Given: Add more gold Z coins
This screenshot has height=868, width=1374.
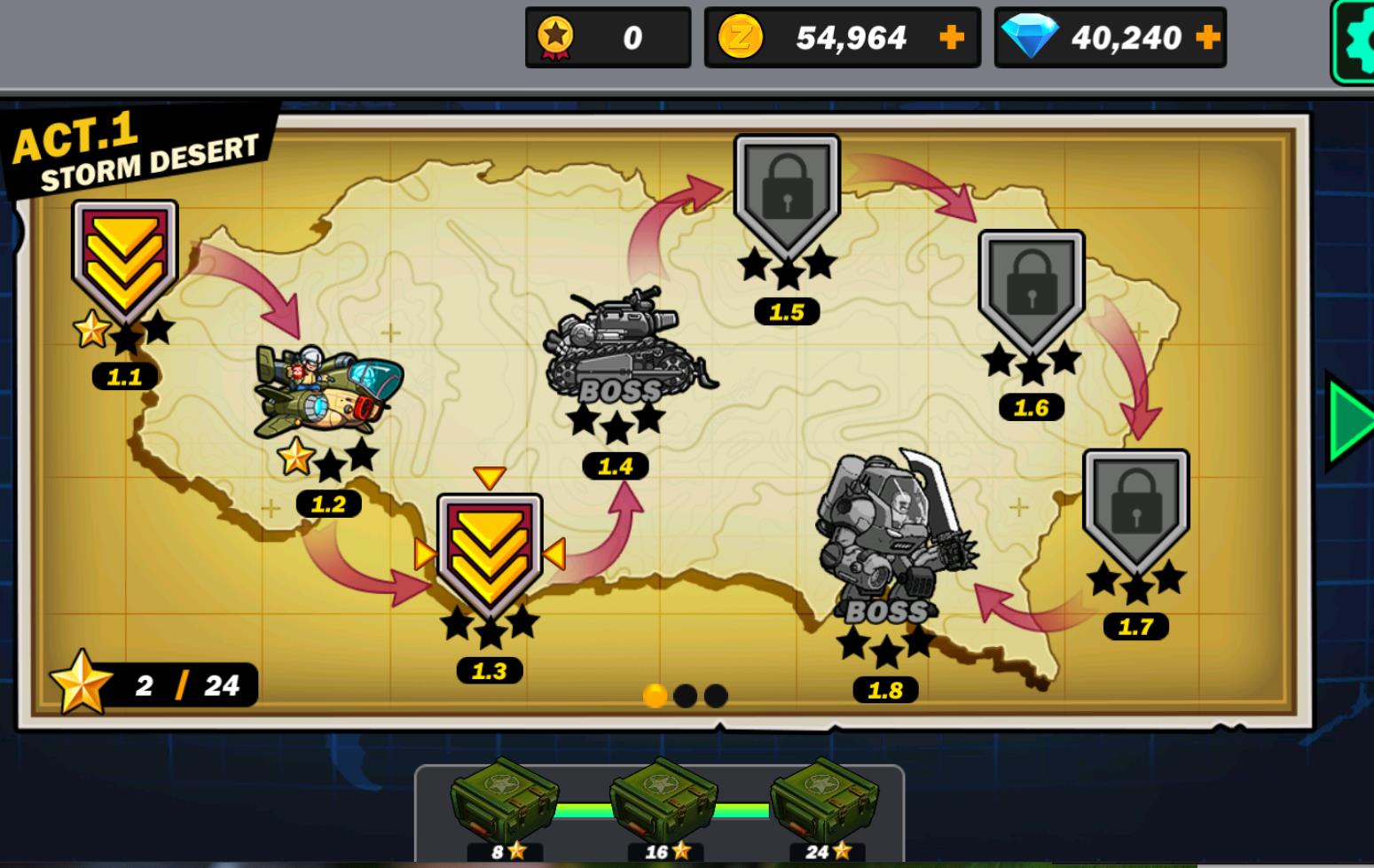Looking at the screenshot, I should pyautogui.click(x=951, y=37).
